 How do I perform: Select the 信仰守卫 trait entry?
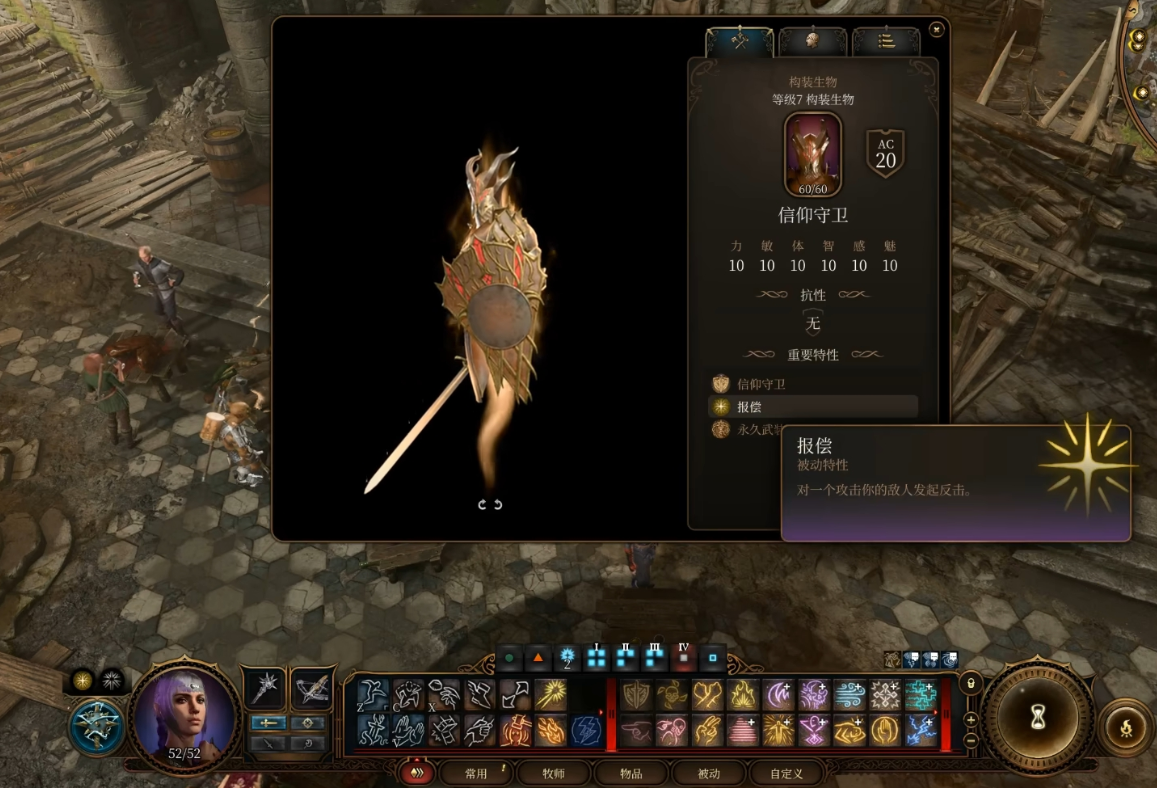coord(762,384)
